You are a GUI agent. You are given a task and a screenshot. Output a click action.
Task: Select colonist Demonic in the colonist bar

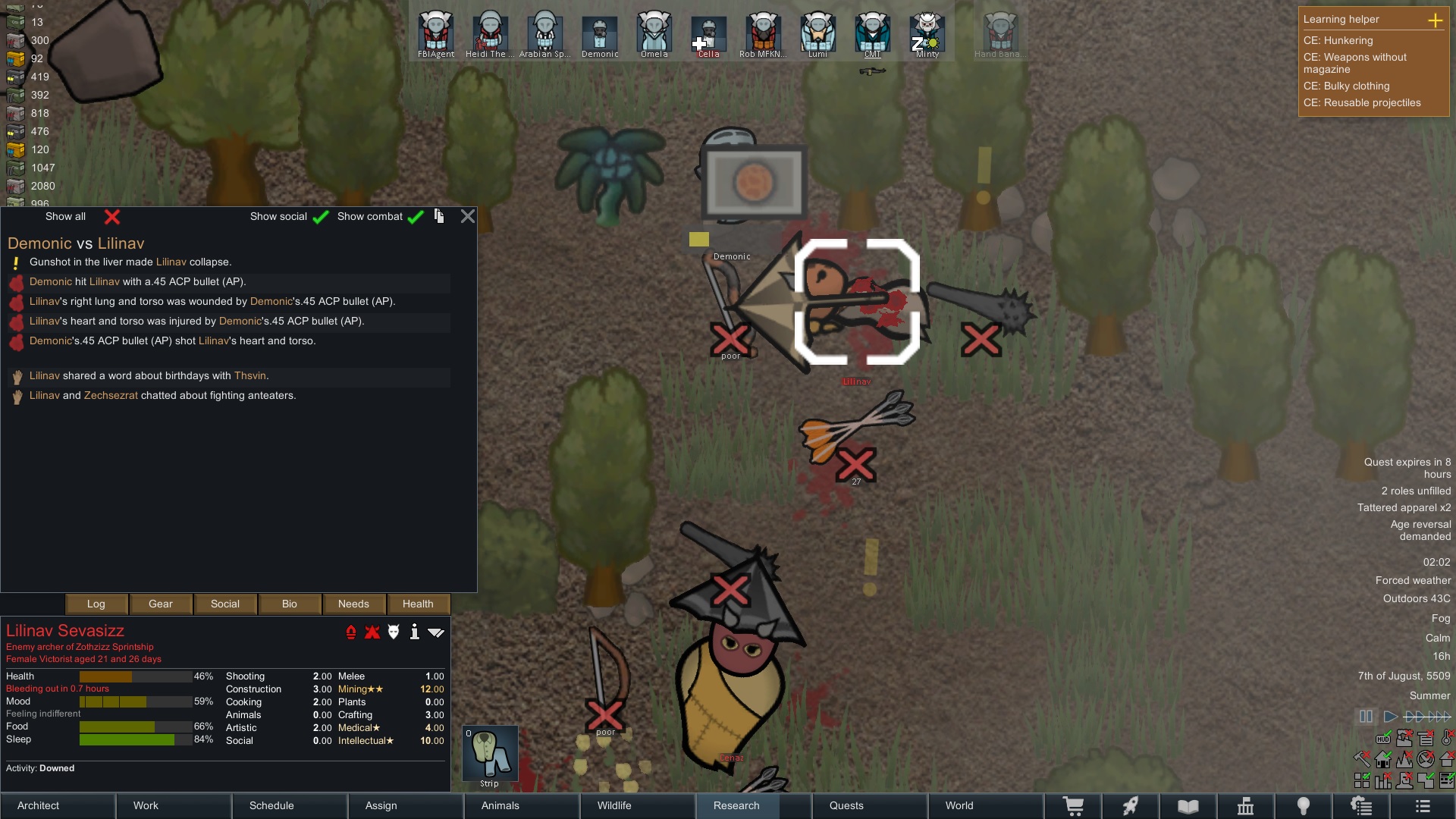click(600, 33)
